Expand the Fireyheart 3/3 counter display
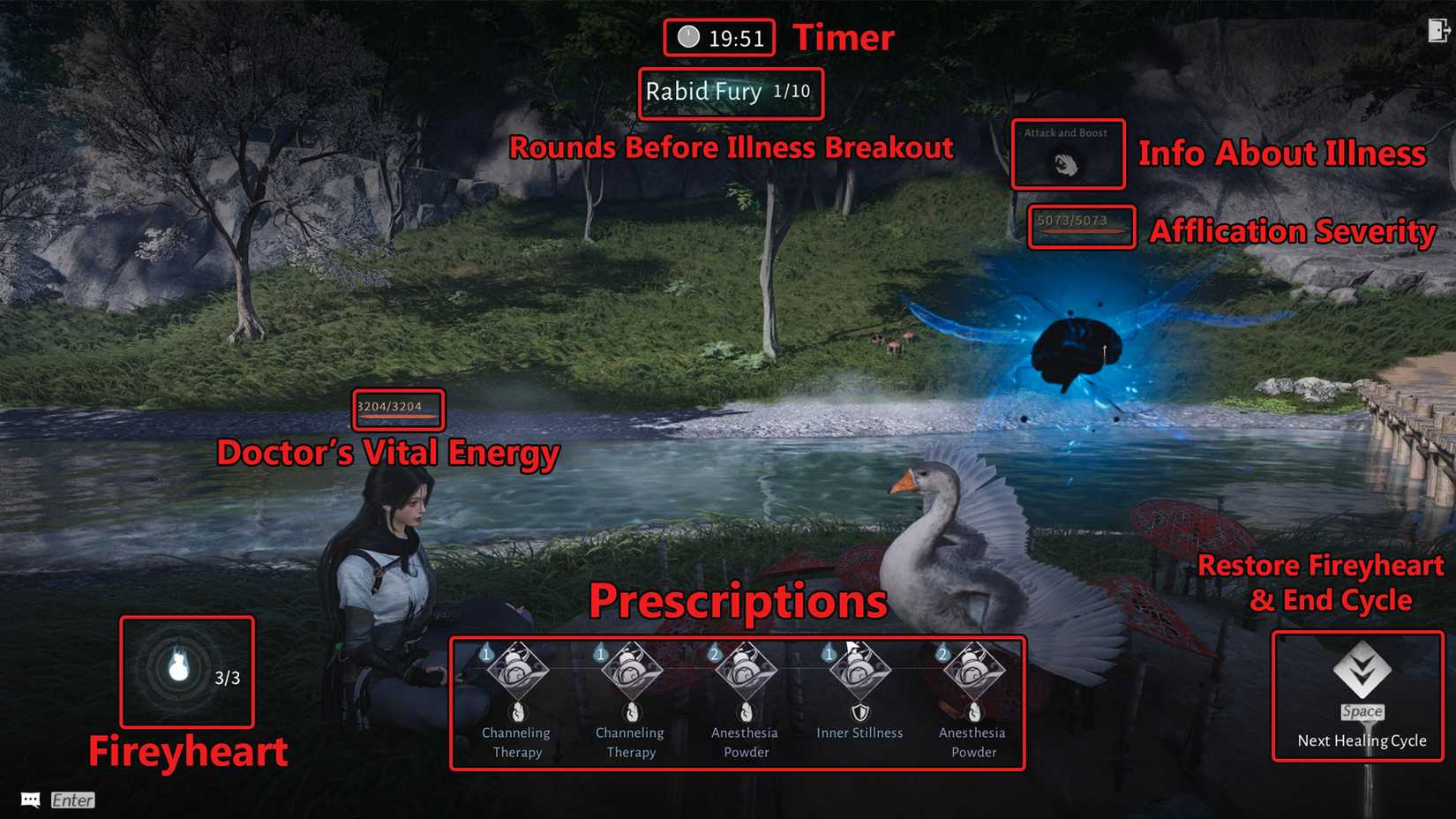Screen dimensions: 1456x819 coord(226,678)
